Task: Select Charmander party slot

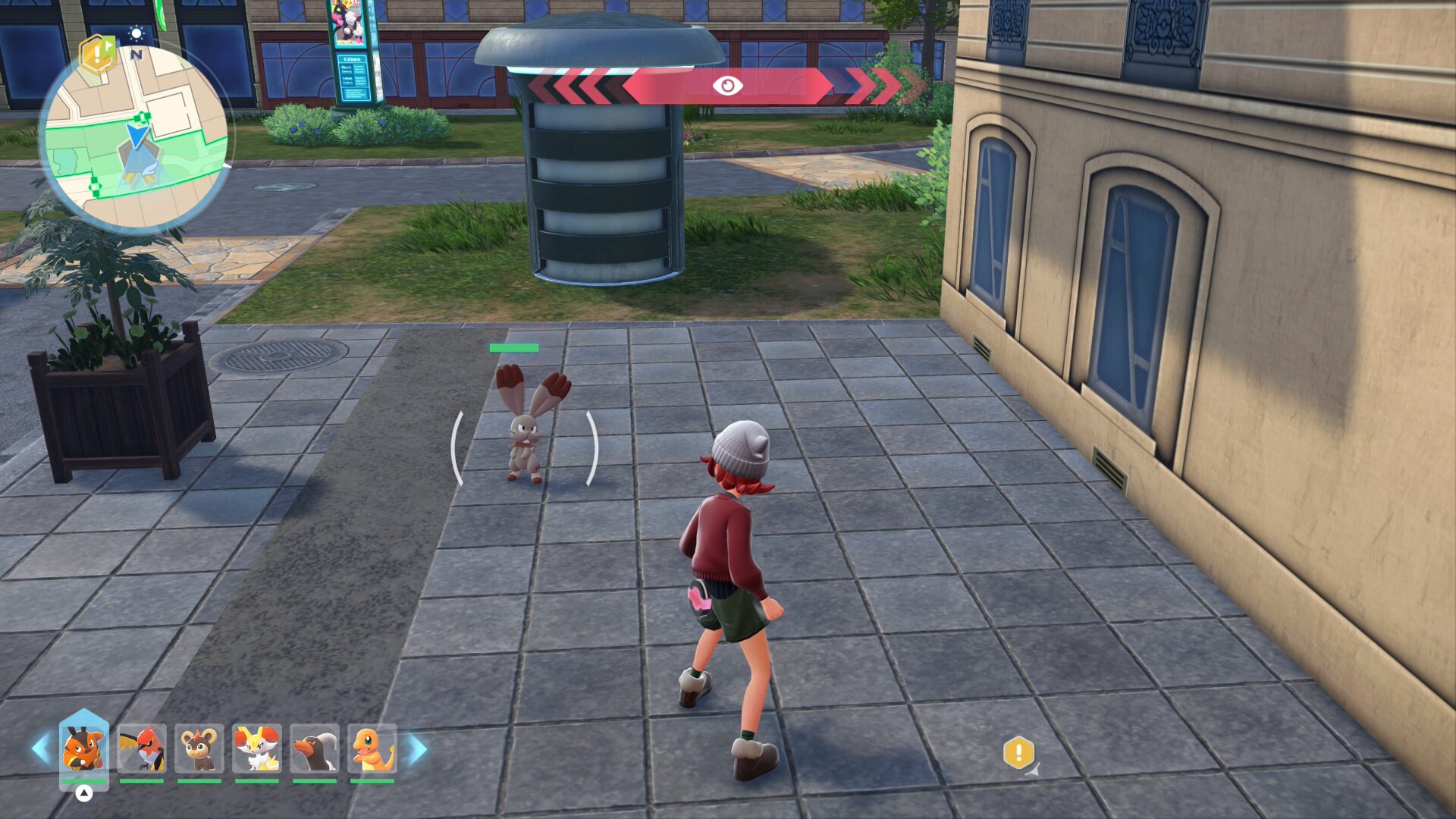Action: [372, 748]
